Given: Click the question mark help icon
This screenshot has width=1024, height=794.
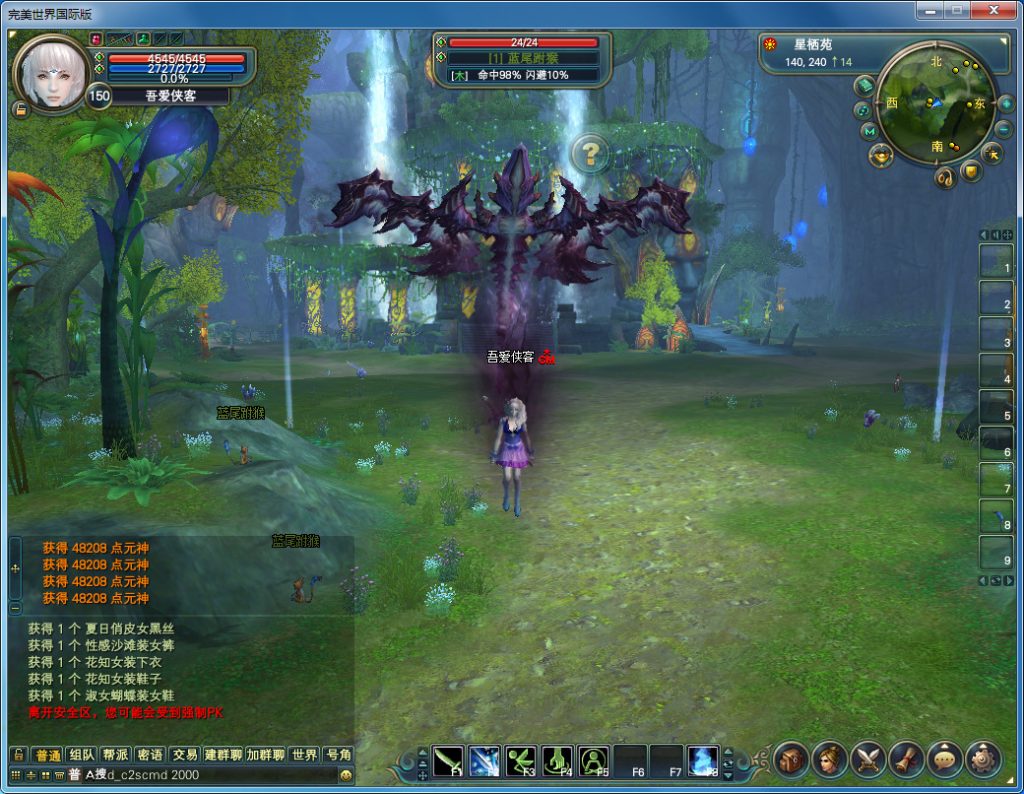Looking at the screenshot, I should point(591,153).
